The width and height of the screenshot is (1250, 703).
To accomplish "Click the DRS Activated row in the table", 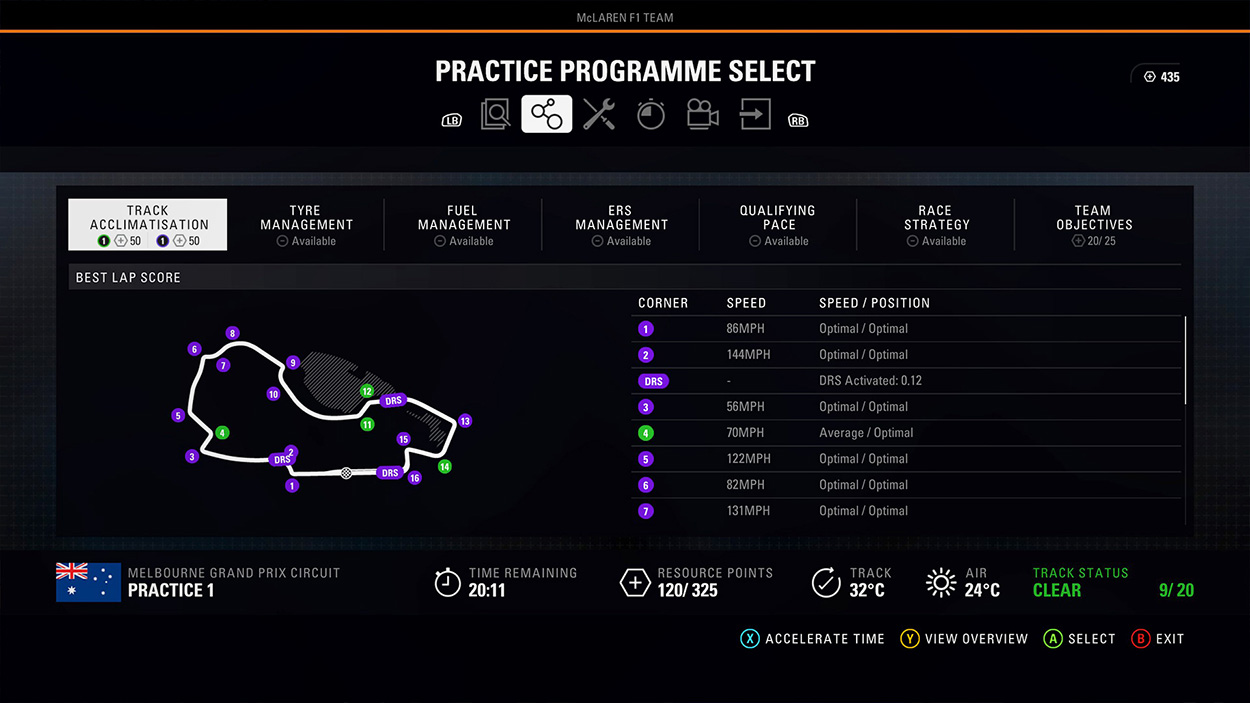I will 906,381.
